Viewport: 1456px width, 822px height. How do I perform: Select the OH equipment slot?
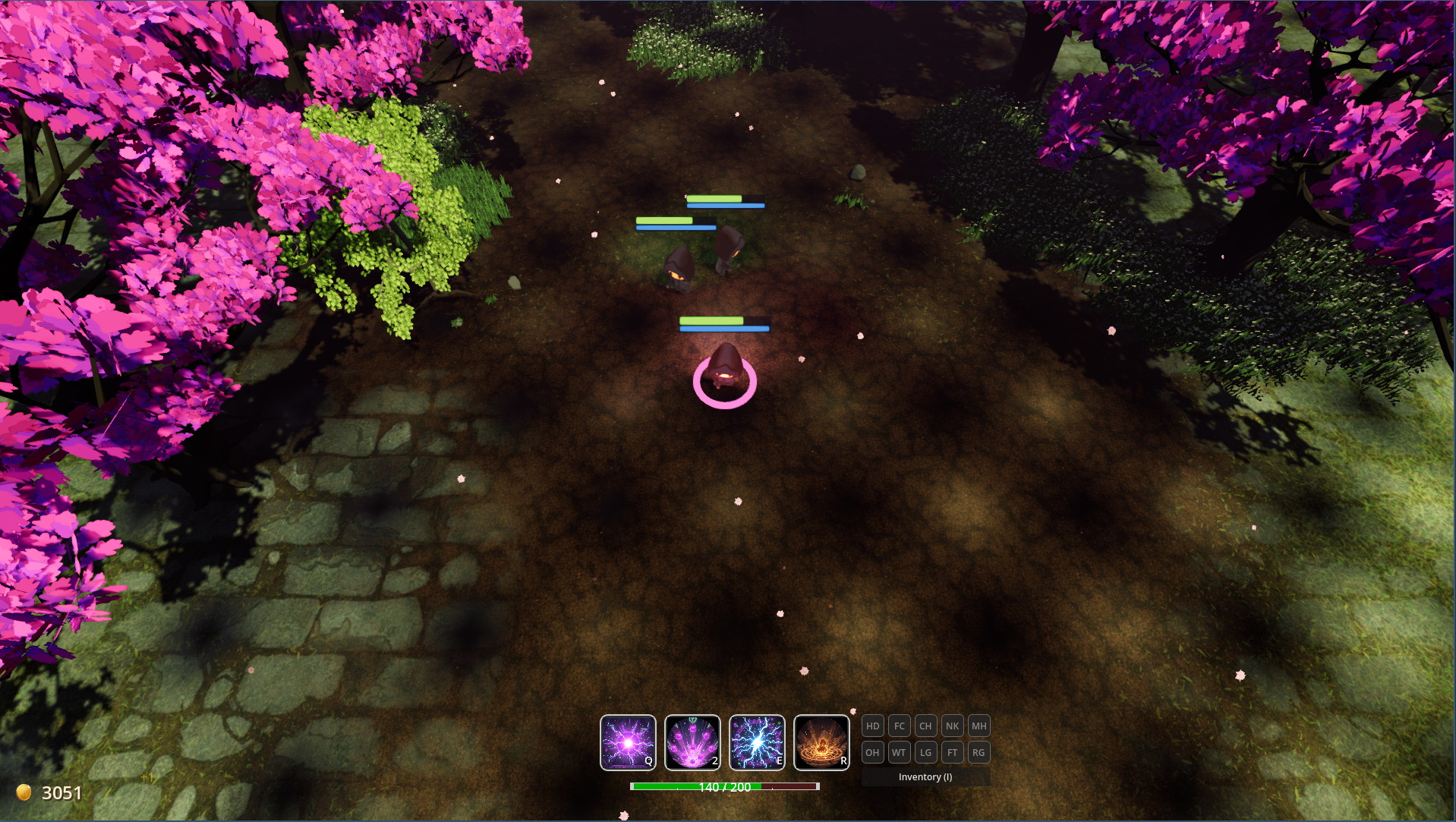873,753
